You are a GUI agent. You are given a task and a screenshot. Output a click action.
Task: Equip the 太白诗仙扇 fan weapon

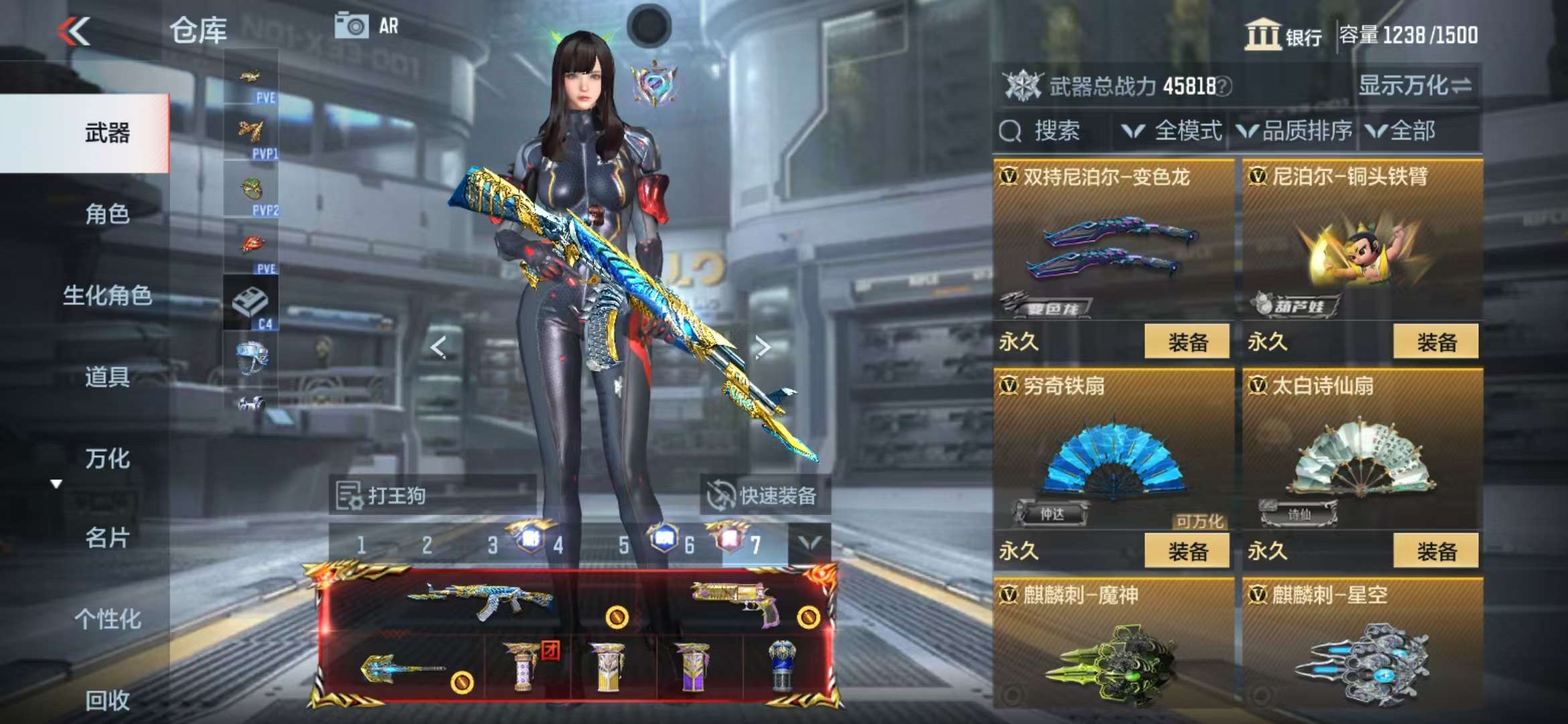pyautogui.click(x=1436, y=551)
